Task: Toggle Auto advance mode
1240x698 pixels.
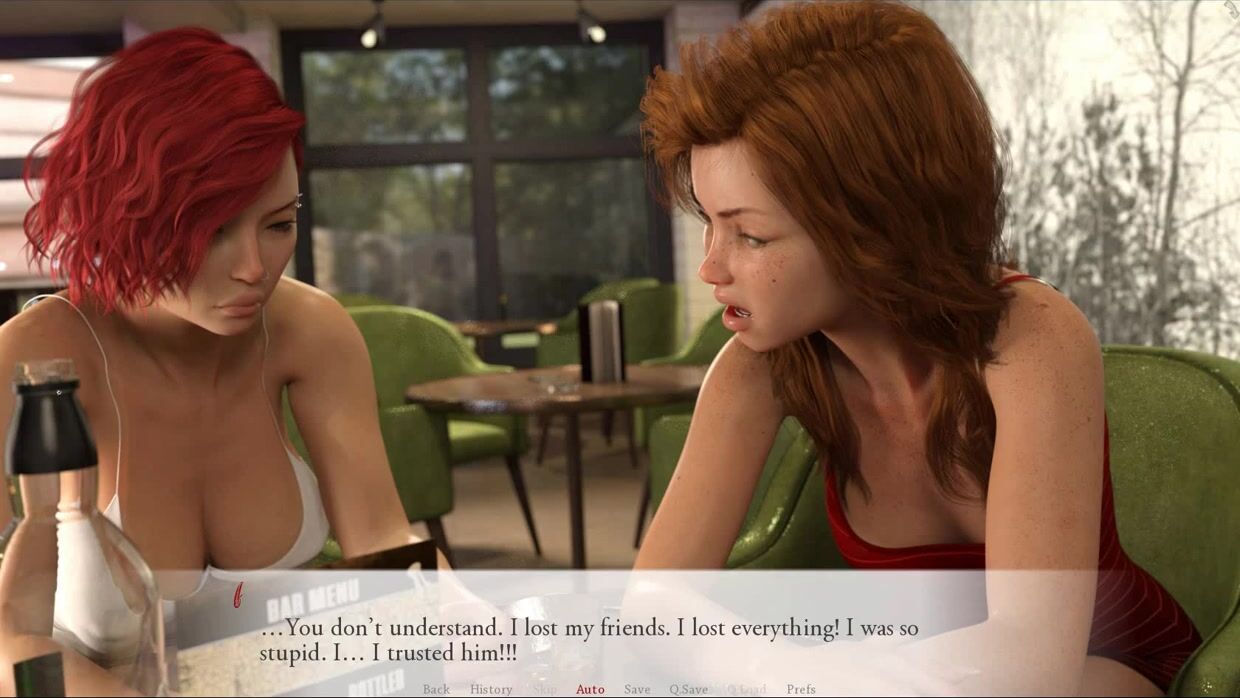Action: click(590, 689)
